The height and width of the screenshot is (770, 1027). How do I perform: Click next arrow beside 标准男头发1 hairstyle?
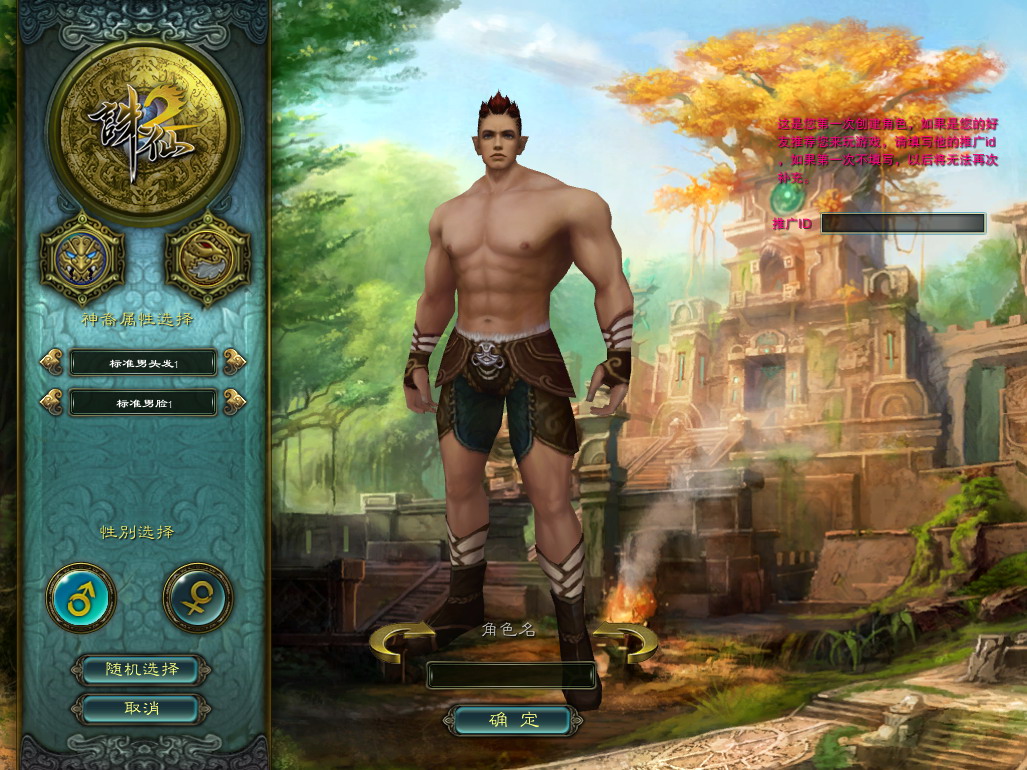[x=235, y=361]
